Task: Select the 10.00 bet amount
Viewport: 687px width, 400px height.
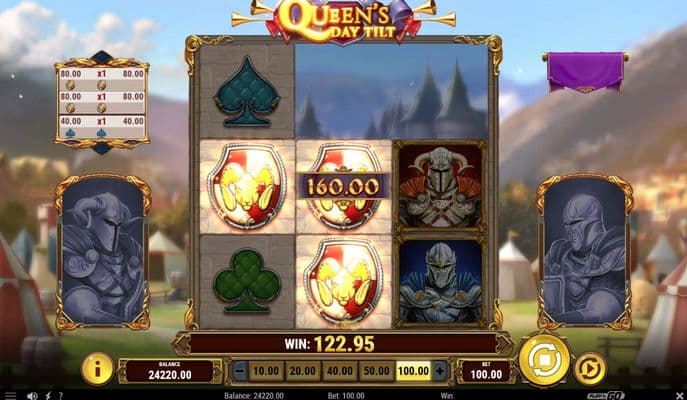Action: (x=265, y=371)
